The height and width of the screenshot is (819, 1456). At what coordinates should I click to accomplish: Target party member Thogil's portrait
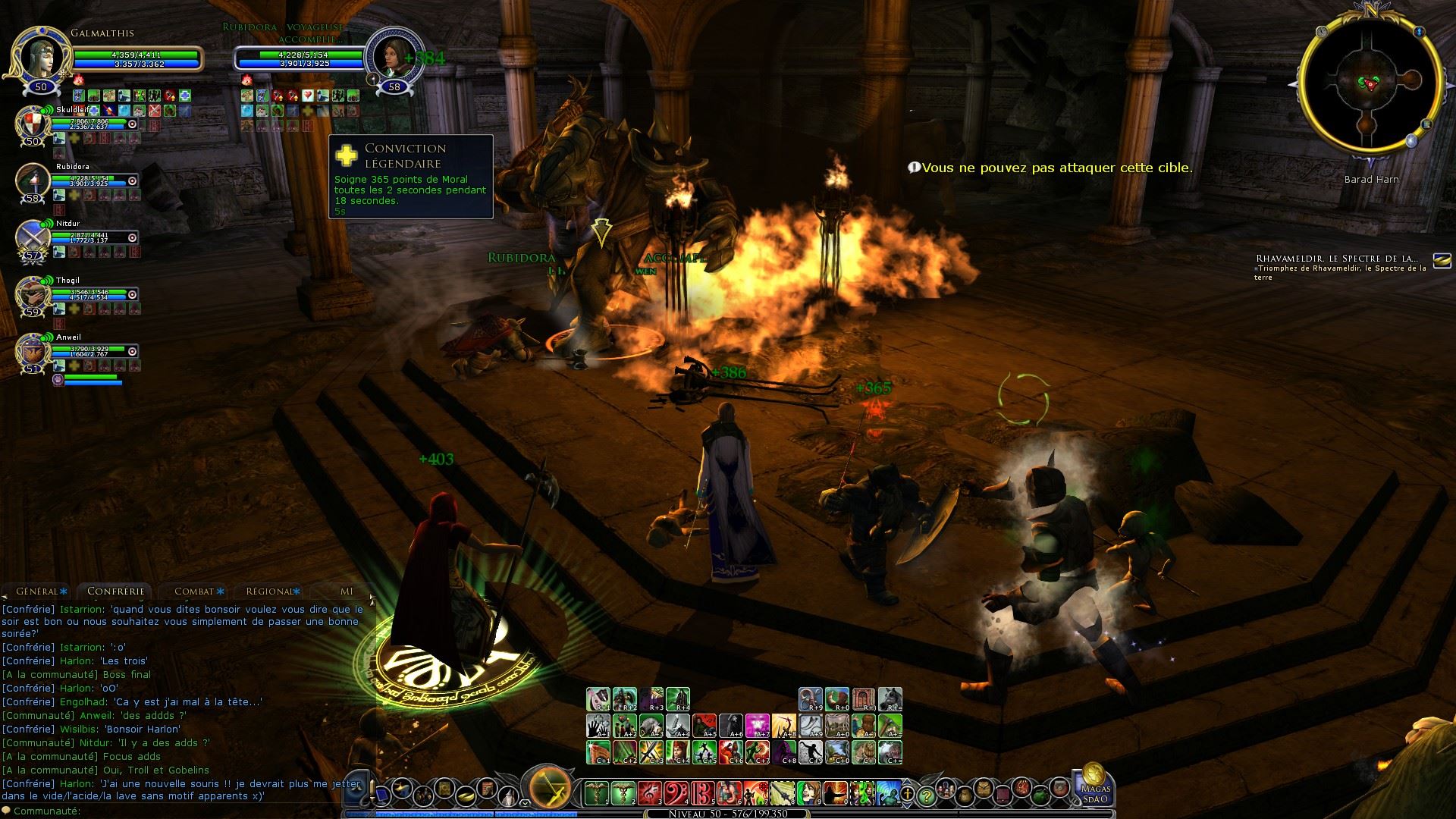pos(33,294)
